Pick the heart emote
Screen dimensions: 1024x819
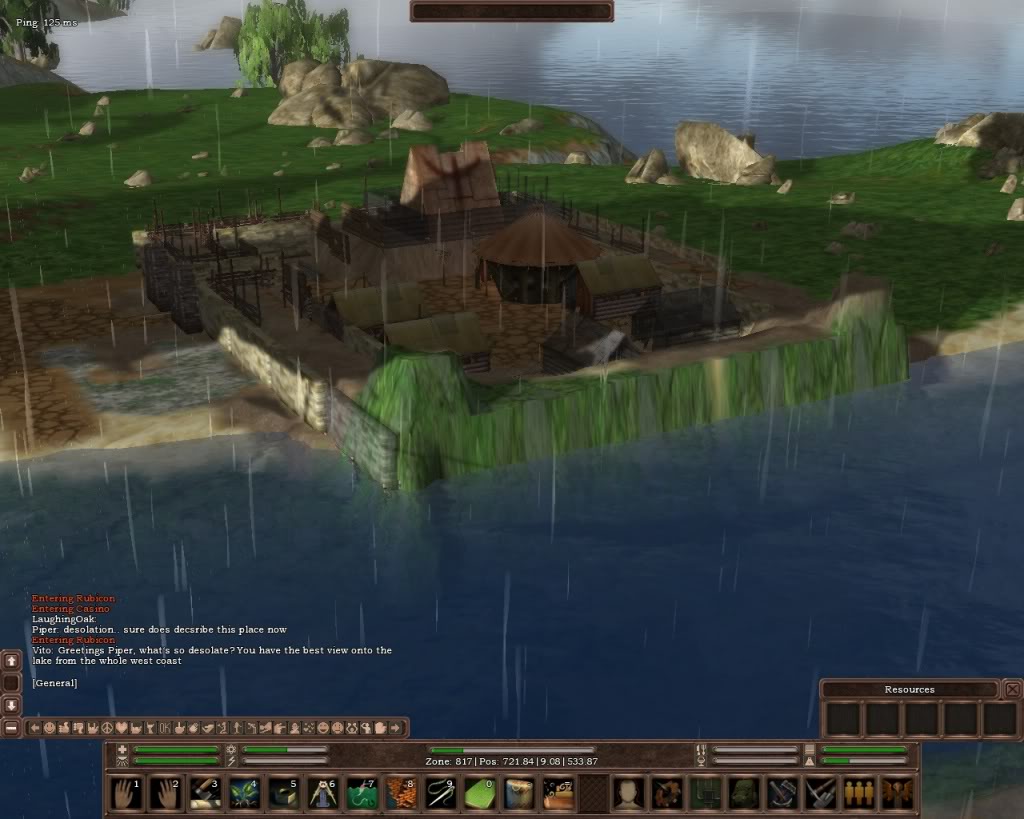(x=122, y=728)
